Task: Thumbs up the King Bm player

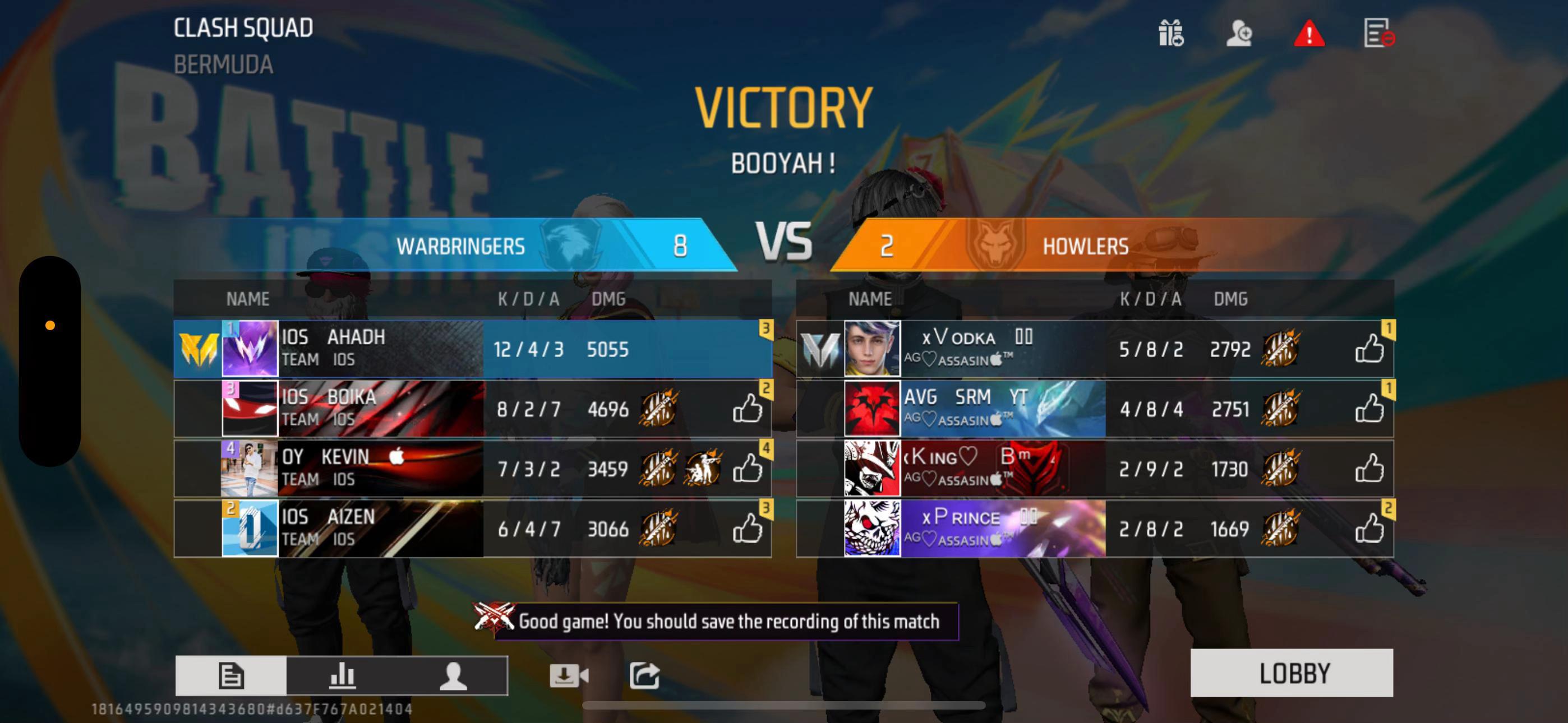Action: point(1369,469)
